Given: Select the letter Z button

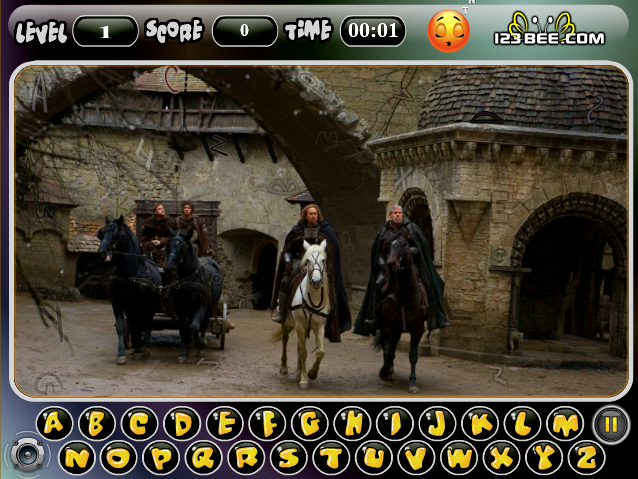Looking at the screenshot, I should tap(586, 458).
